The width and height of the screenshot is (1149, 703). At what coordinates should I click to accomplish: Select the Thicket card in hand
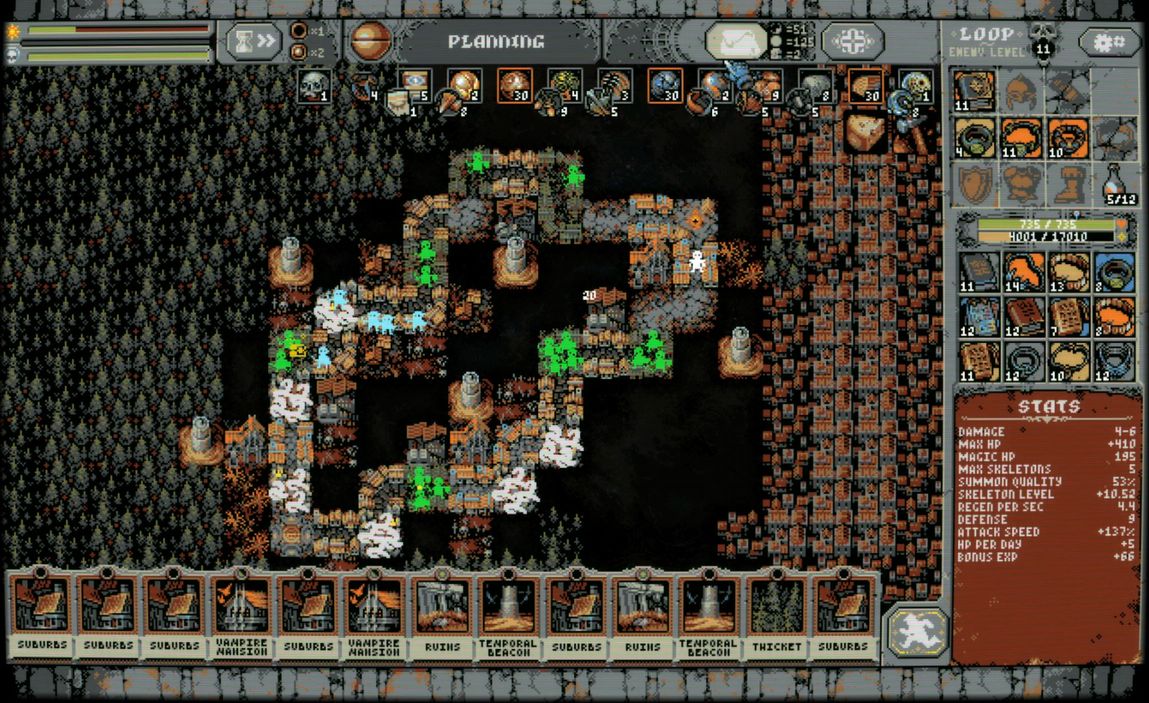[x=776, y=615]
